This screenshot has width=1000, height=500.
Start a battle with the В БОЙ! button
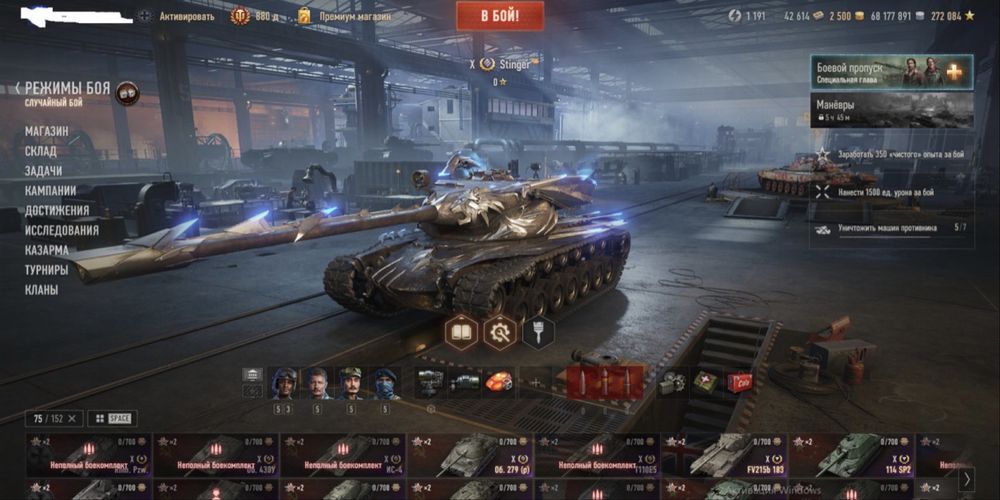pyautogui.click(x=500, y=16)
